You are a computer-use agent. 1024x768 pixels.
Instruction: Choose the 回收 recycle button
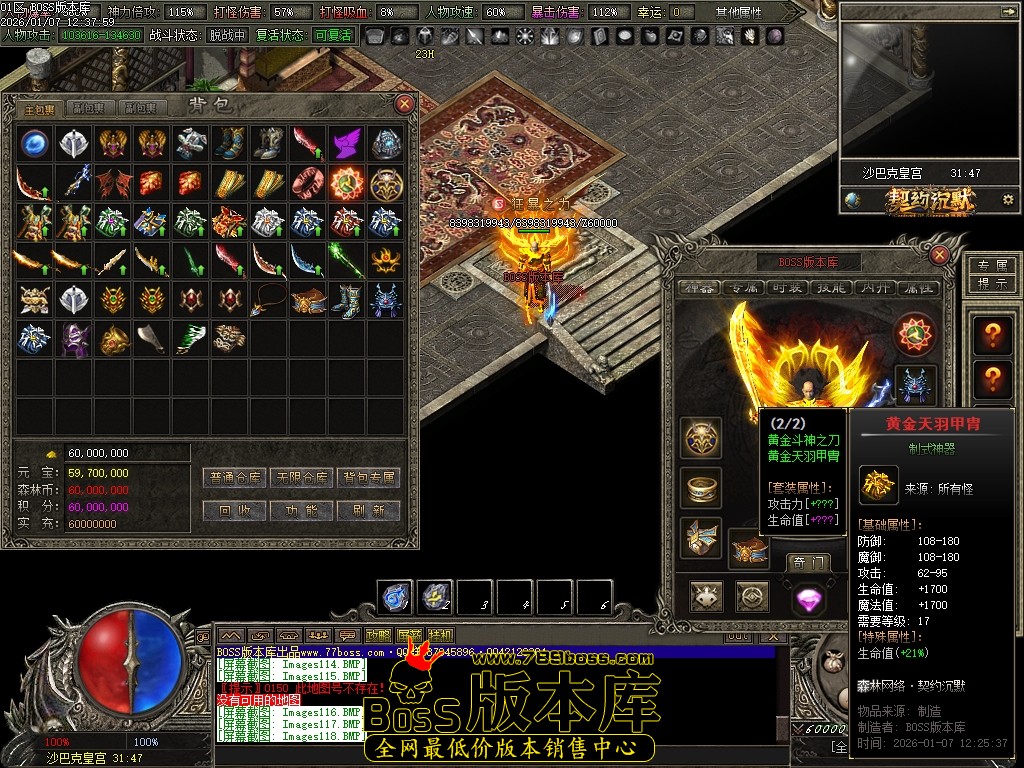pyautogui.click(x=236, y=510)
